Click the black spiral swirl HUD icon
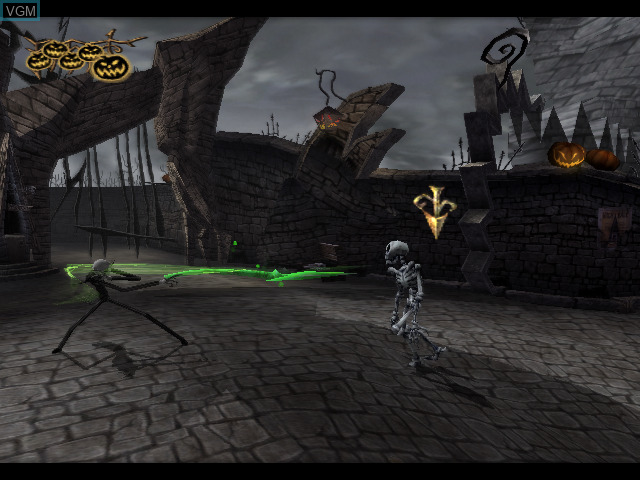The width and height of the screenshot is (640, 480). pos(503,52)
